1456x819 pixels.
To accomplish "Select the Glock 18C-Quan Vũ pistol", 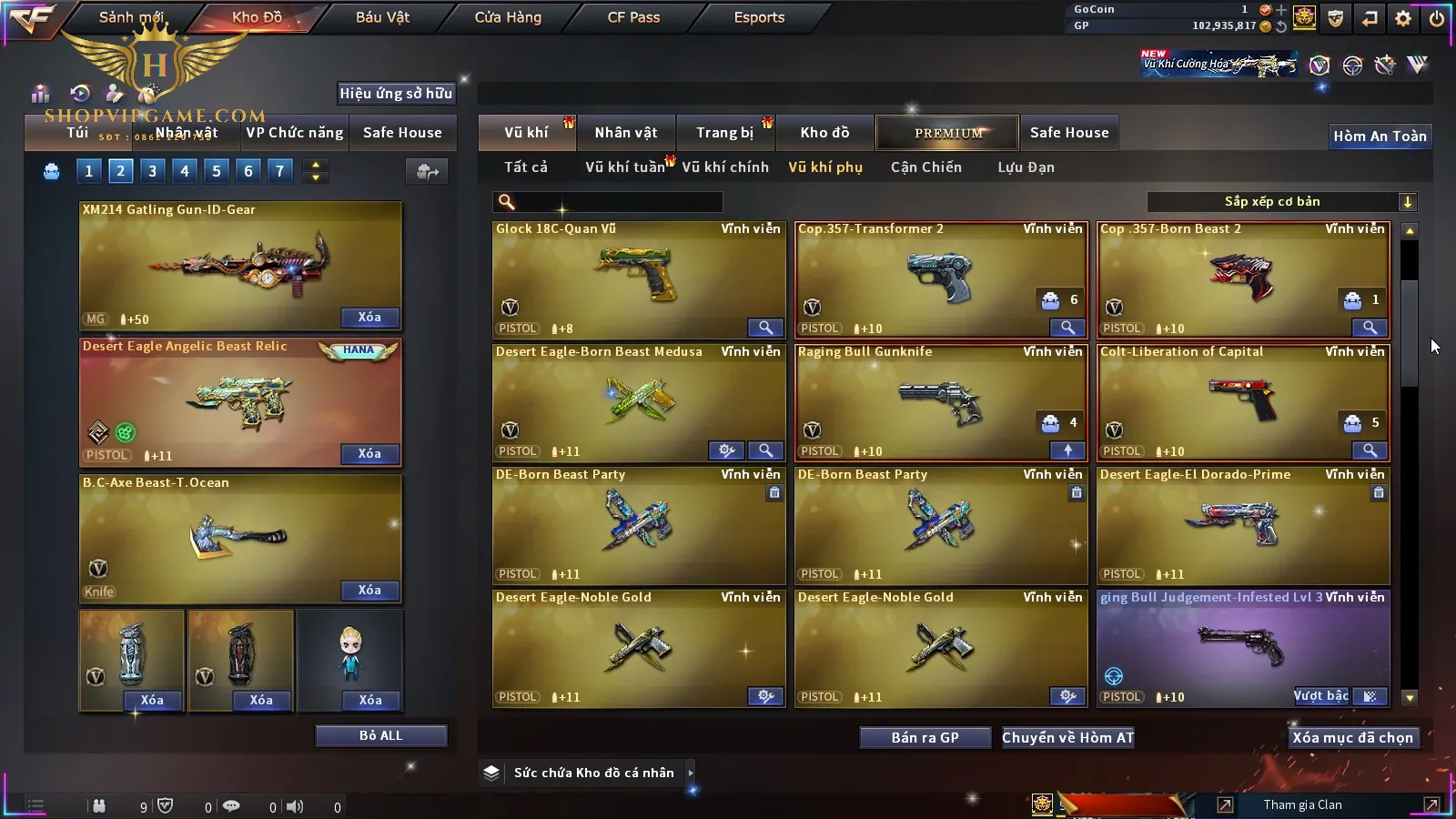I will point(637,279).
